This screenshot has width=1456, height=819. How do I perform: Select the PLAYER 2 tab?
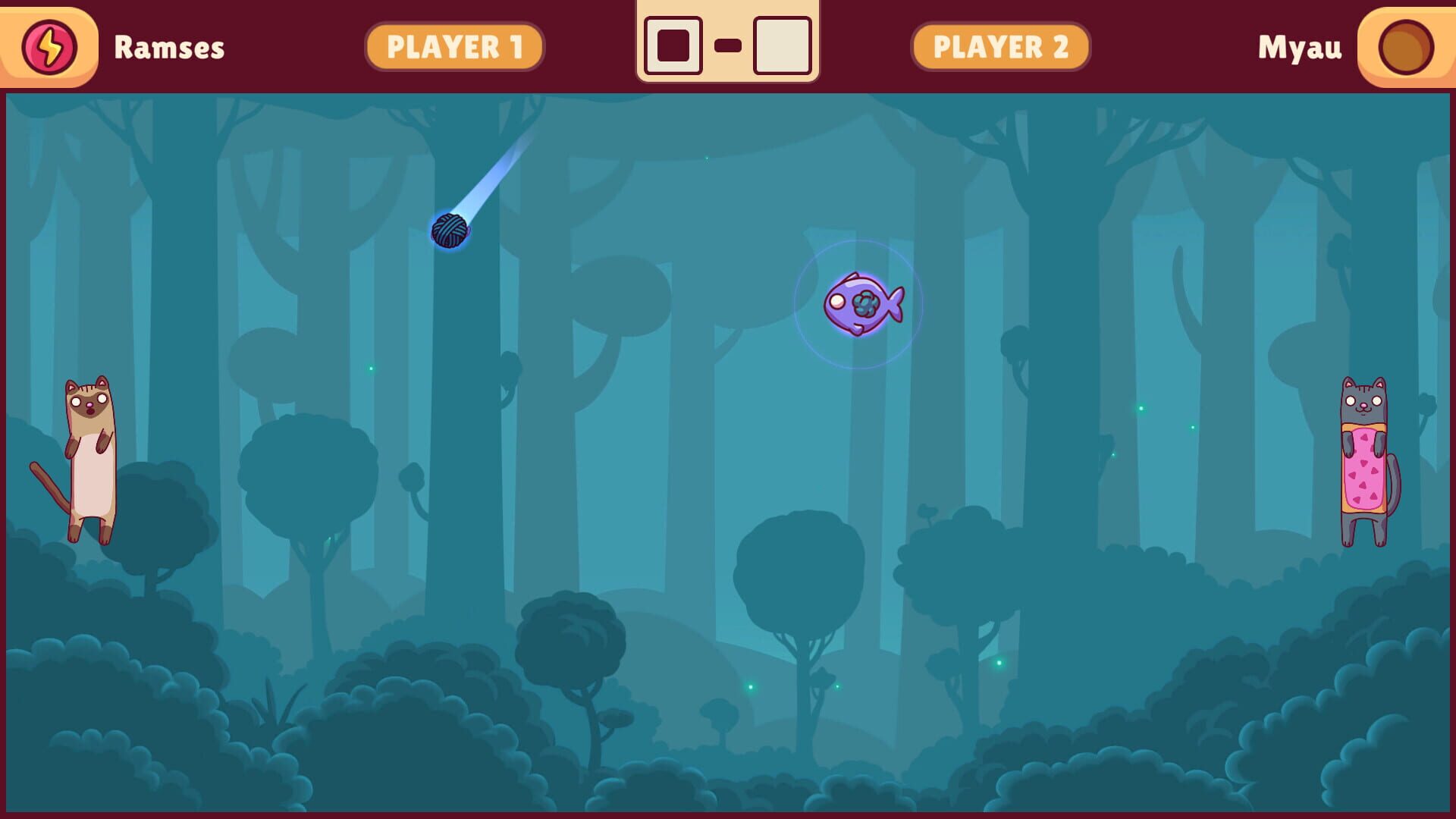pos(1000,45)
